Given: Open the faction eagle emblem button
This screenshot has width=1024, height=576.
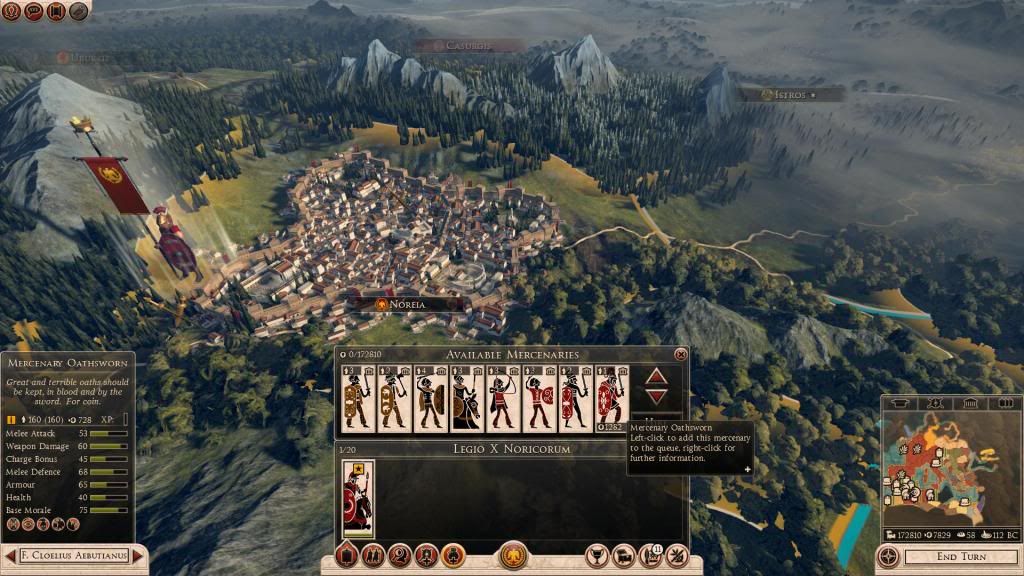Looking at the screenshot, I should pyautogui.click(x=513, y=555).
